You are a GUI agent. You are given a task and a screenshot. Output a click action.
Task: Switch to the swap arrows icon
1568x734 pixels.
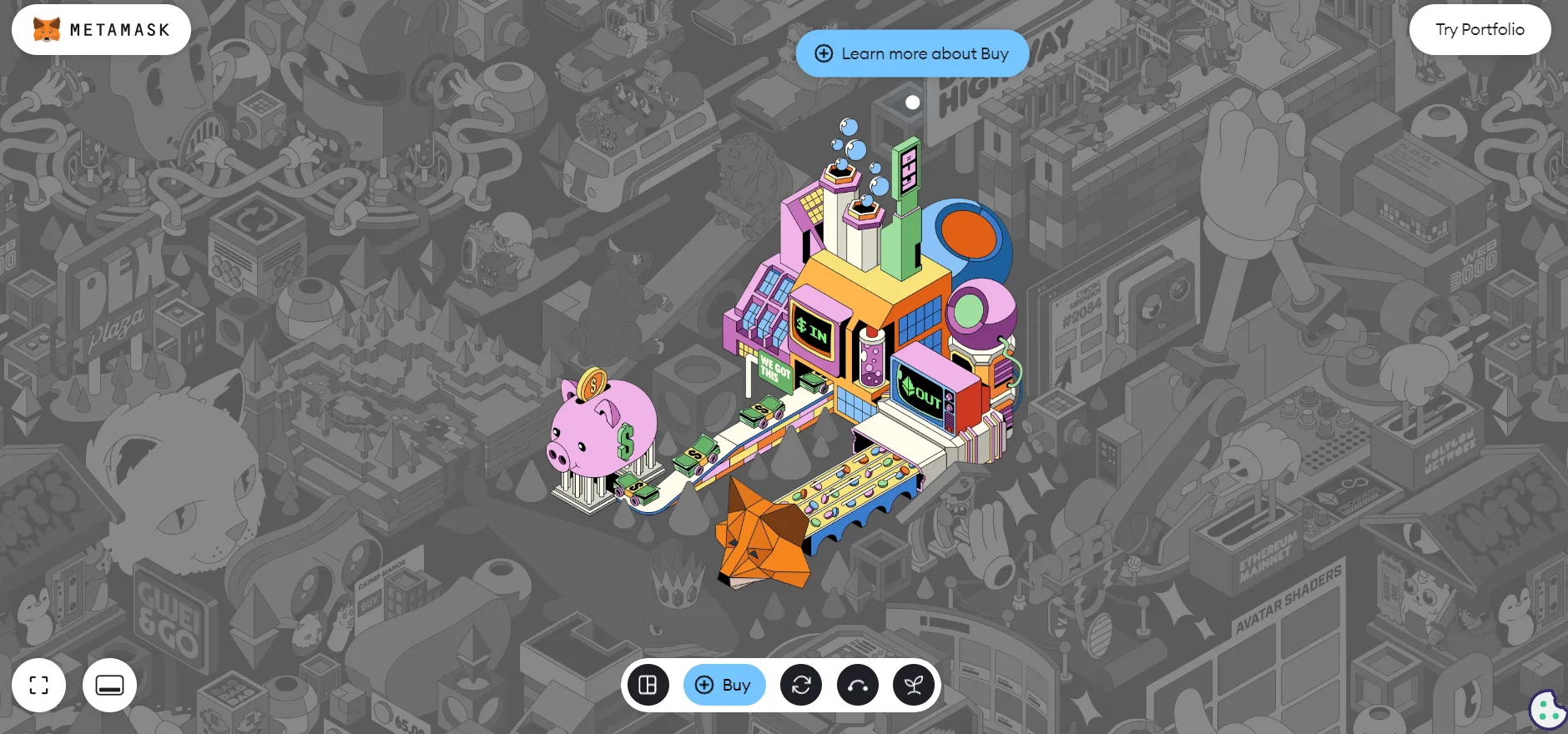coord(801,685)
